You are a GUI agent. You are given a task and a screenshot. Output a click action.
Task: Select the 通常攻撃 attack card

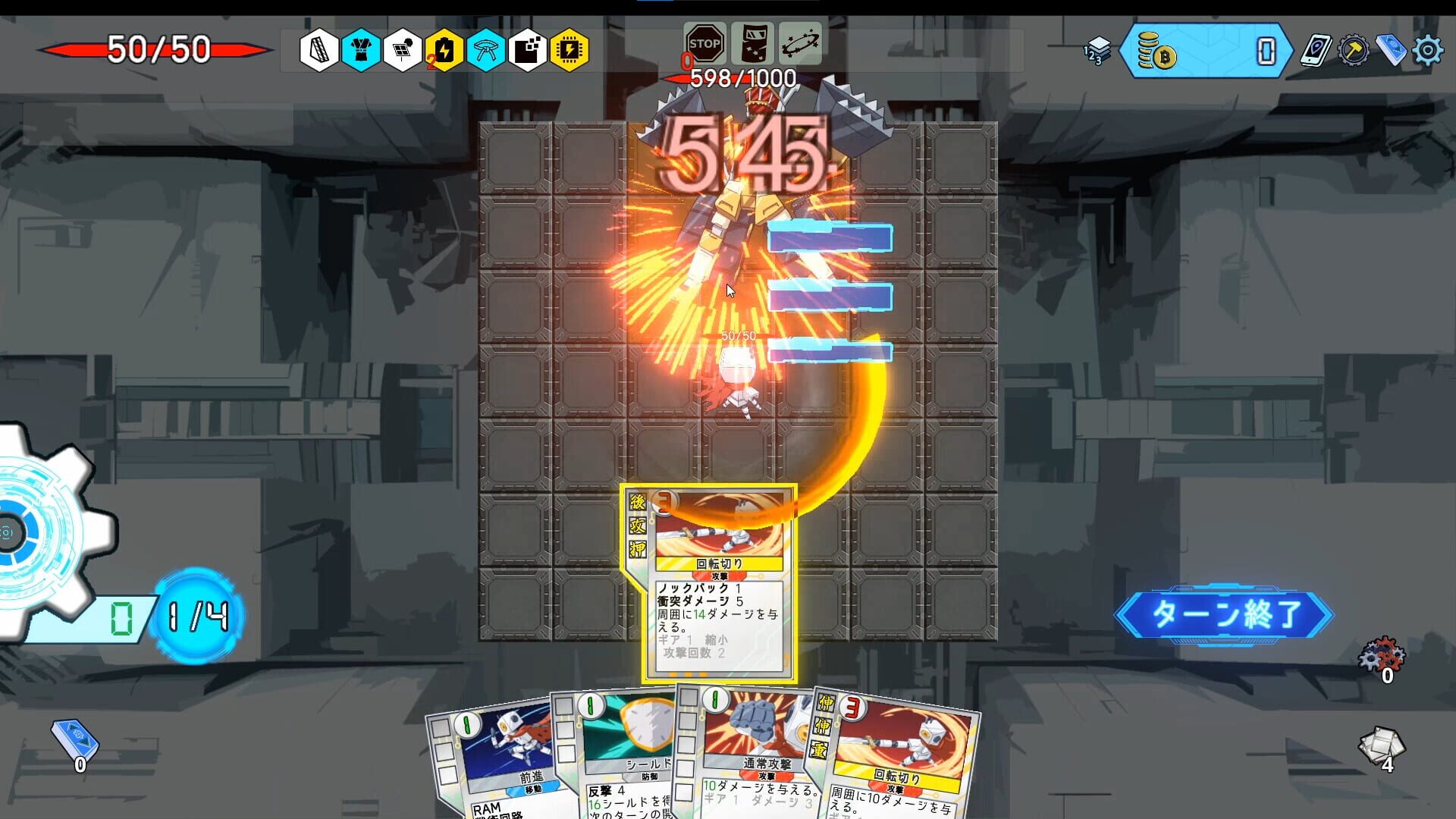click(751, 766)
